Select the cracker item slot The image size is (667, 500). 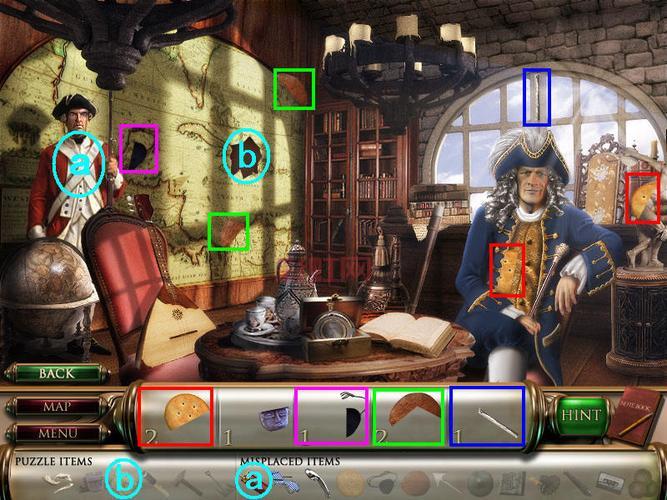coord(175,416)
